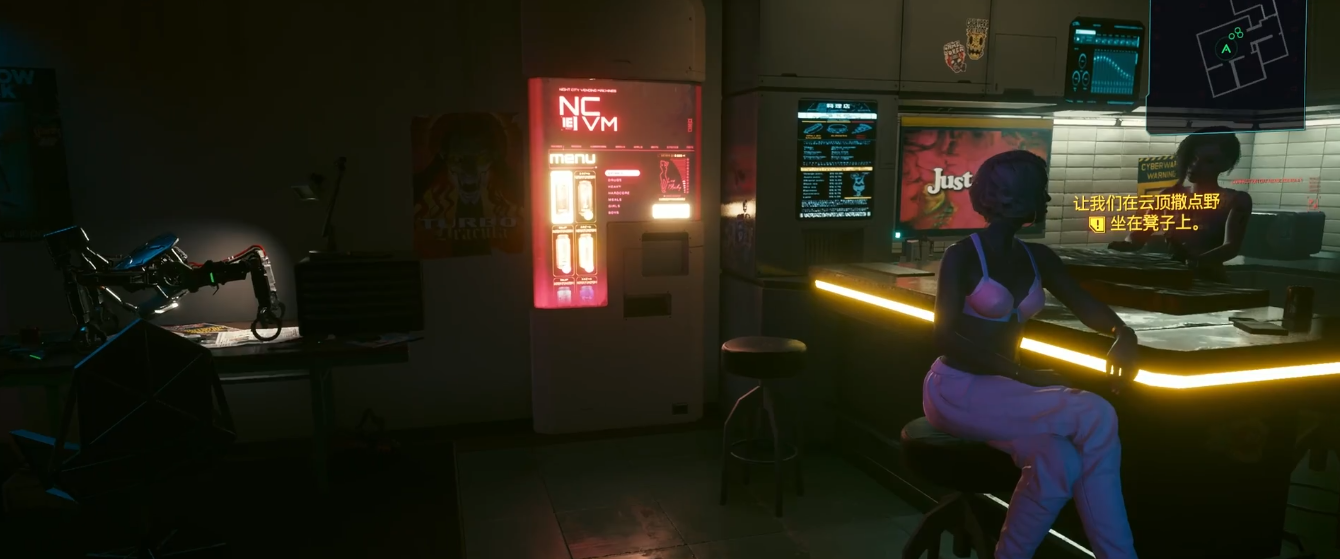1340x559 pixels.
Task: Select the tracked quest title text
Action: coord(1147,203)
